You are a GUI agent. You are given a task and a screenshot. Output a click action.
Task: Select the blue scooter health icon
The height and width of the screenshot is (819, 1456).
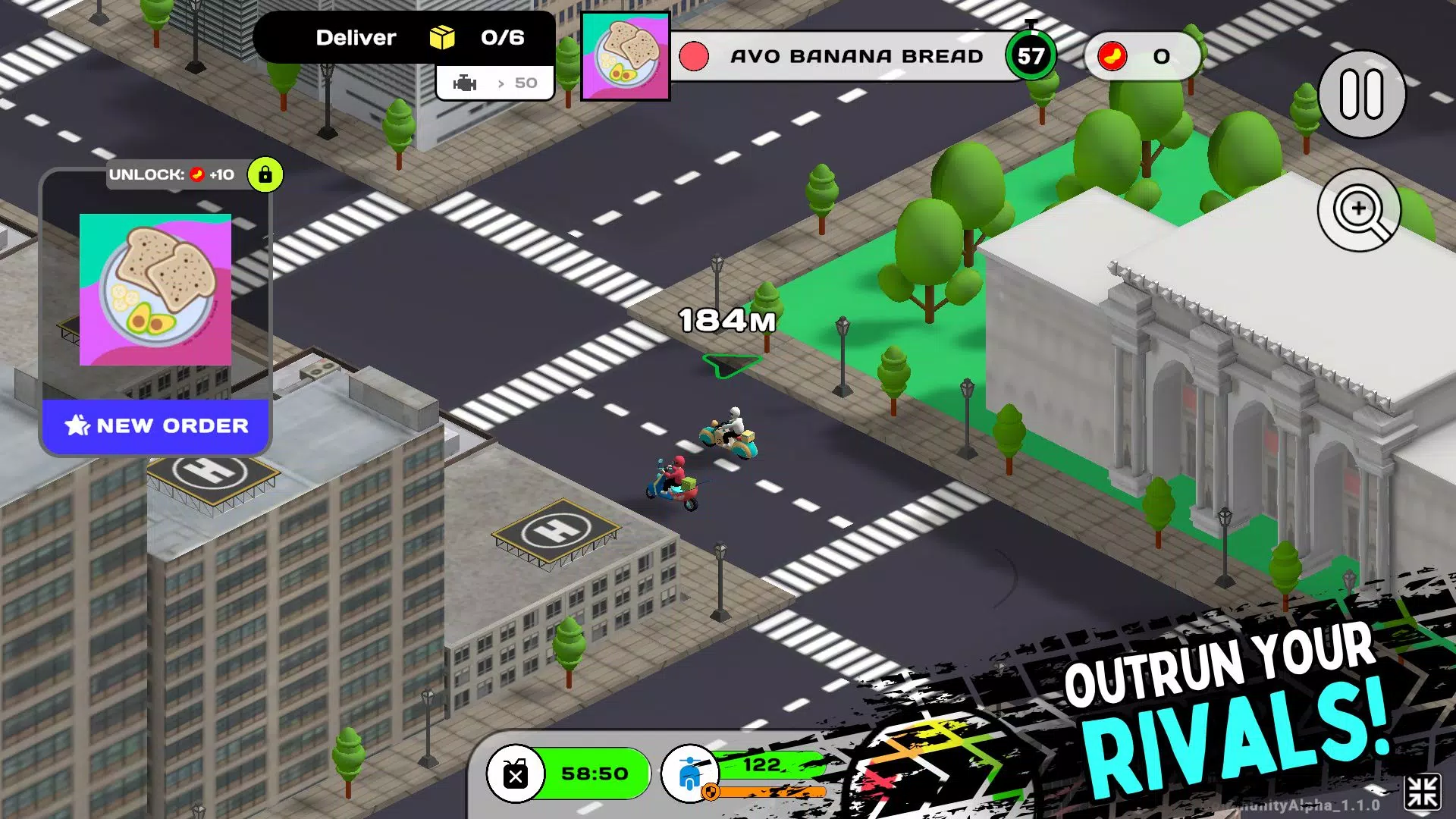coord(689,773)
